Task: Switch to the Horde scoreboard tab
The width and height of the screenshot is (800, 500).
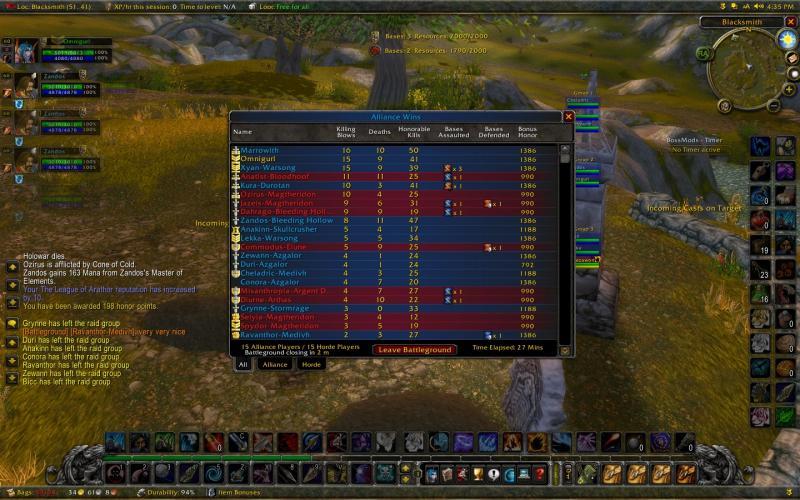Action: 311,365
